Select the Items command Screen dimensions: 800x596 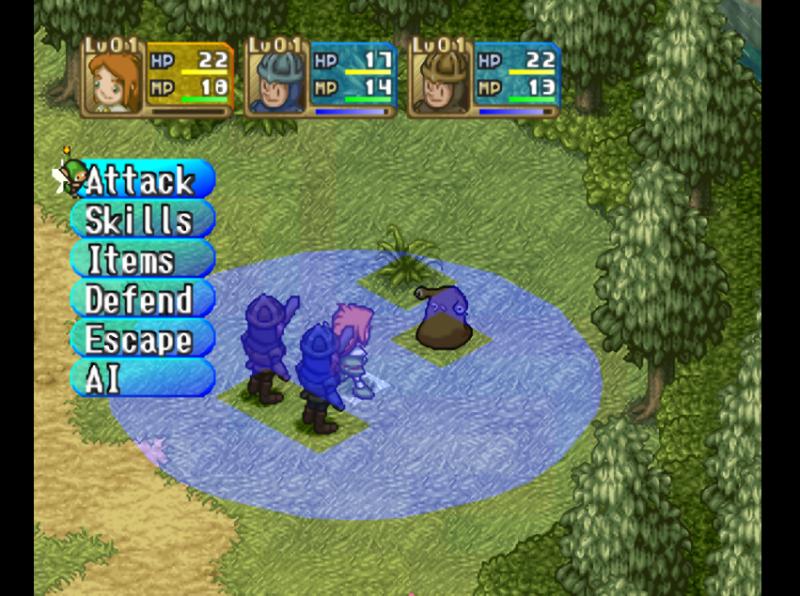[x=141, y=260]
